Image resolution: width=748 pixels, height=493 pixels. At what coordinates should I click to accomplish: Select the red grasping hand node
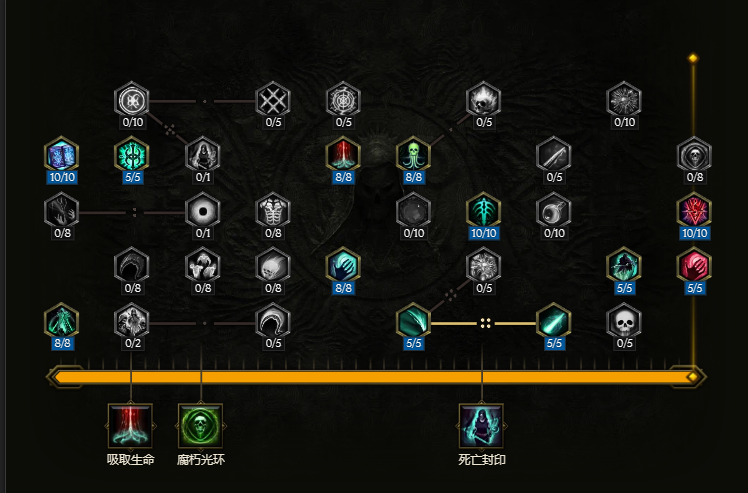coord(693,265)
